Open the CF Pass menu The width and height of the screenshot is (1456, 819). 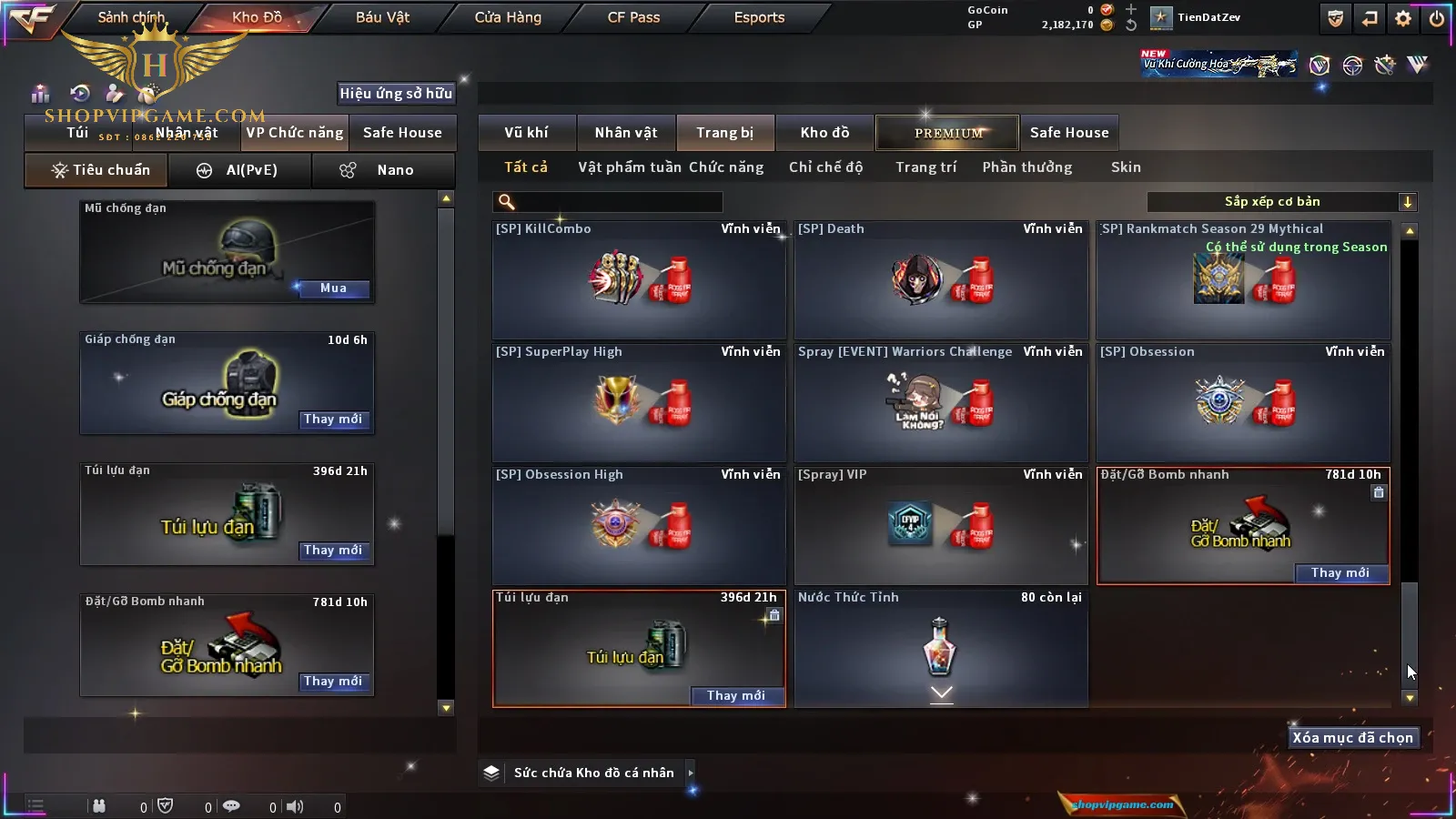(x=633, y=17)
